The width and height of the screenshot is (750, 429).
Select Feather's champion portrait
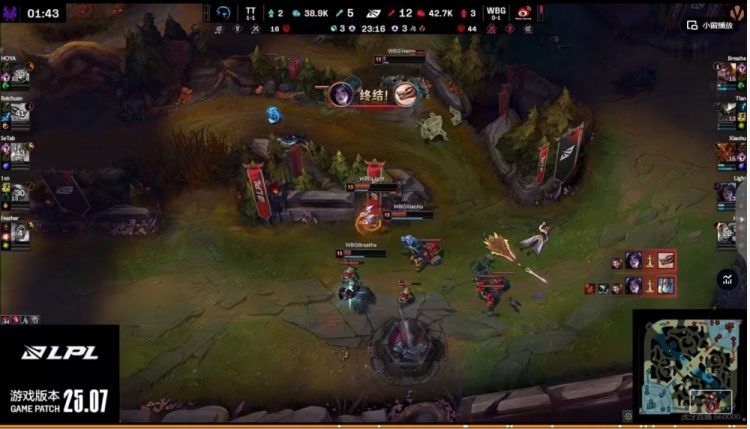point(20,235)
